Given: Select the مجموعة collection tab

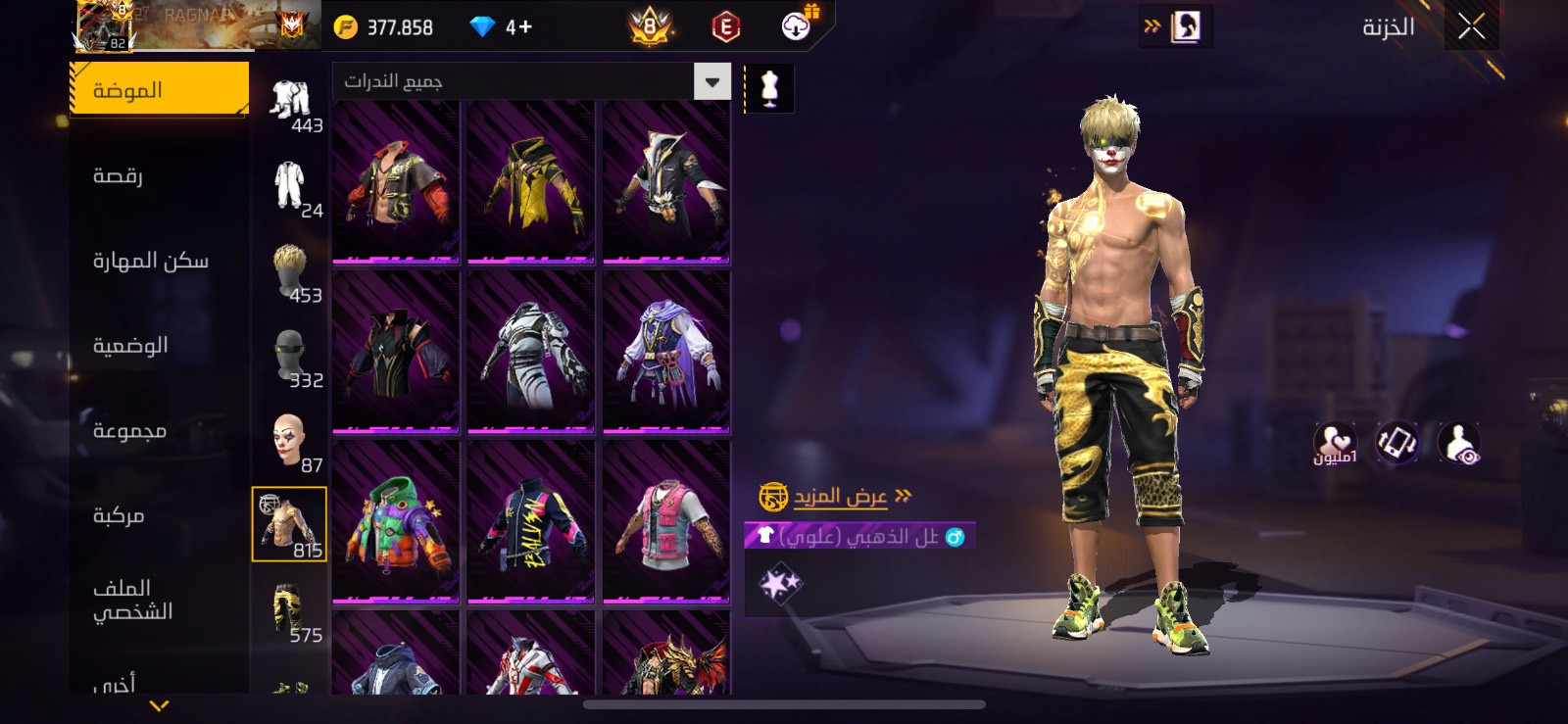Looking at the screenshot, I should tap(129, 431).
